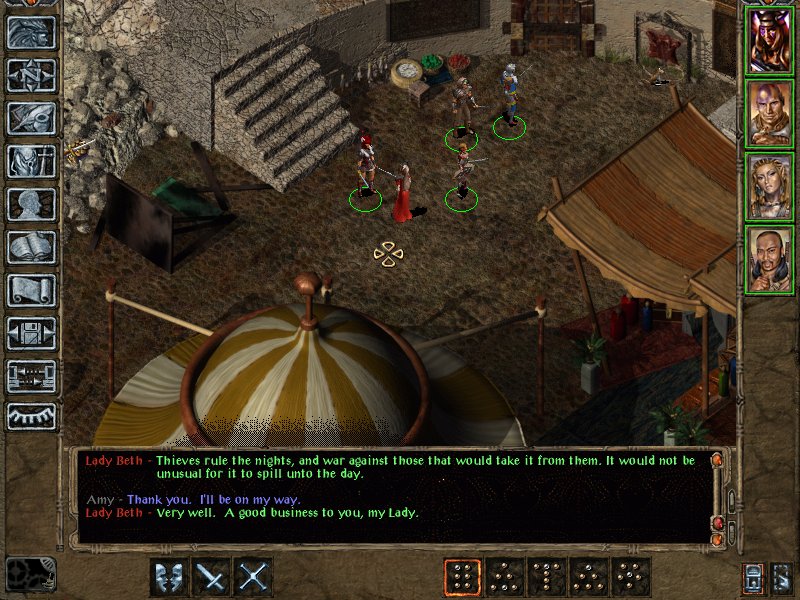This screenshot has height=600, width=800.
Task: Click the closed-eye rest button
Action: tap(32, 413)
